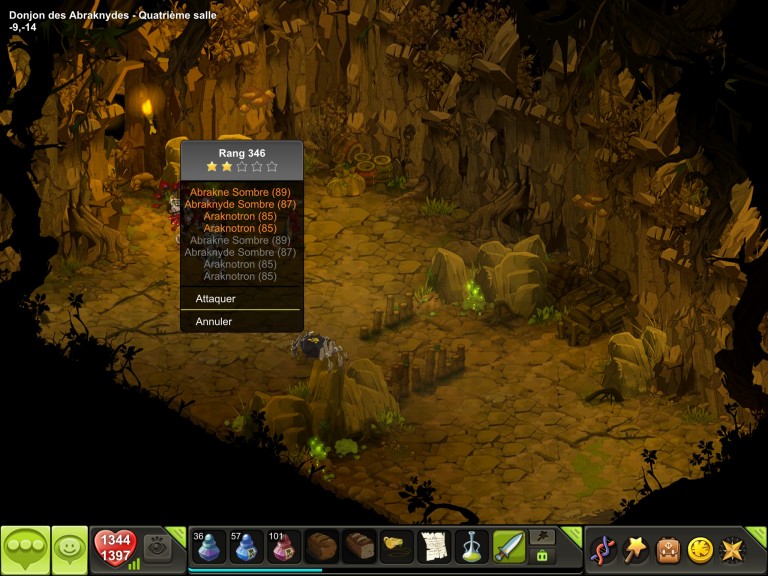Use the parchment scroll item
Image resolution: width=768 pixels, height=576 pixels.
click(x=434, y=547)
